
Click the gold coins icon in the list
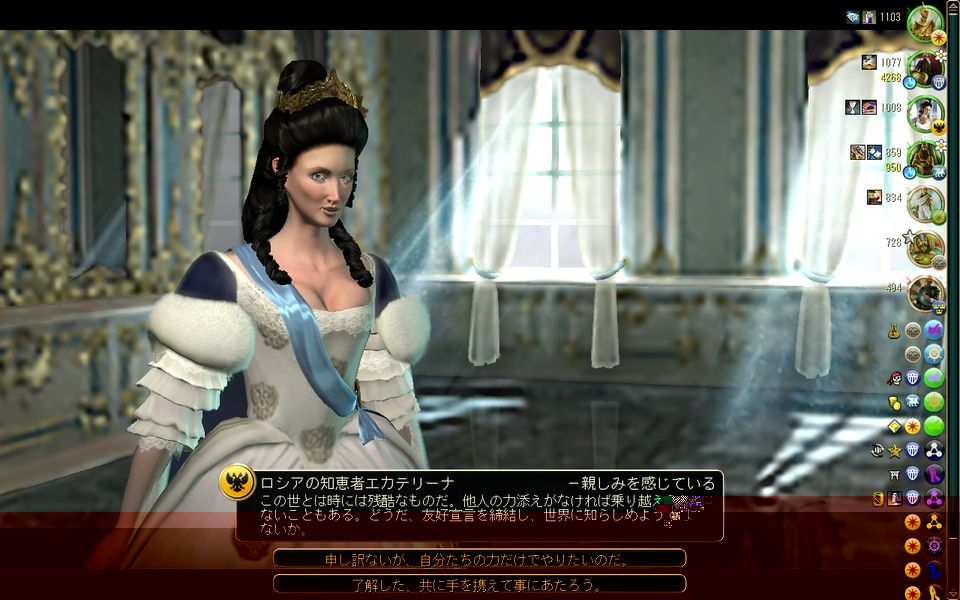point(893,402)
